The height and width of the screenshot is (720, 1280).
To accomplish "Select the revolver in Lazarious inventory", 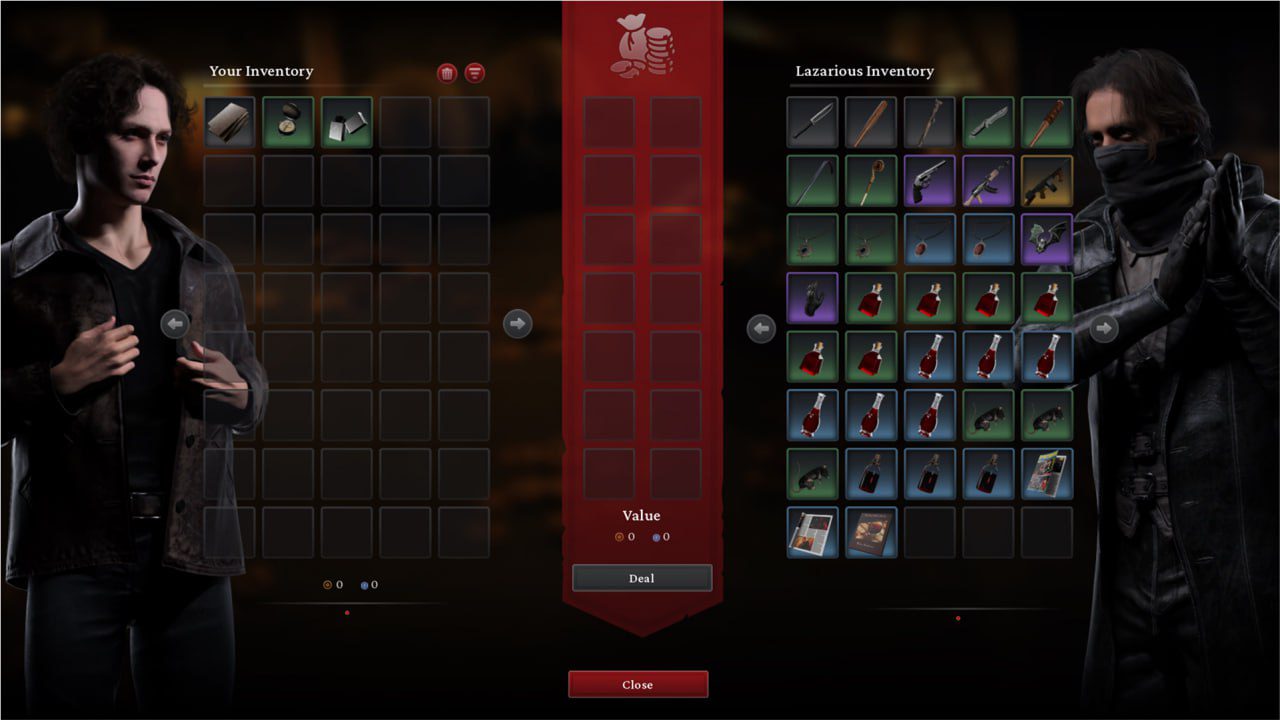I will tap(930, 180).
